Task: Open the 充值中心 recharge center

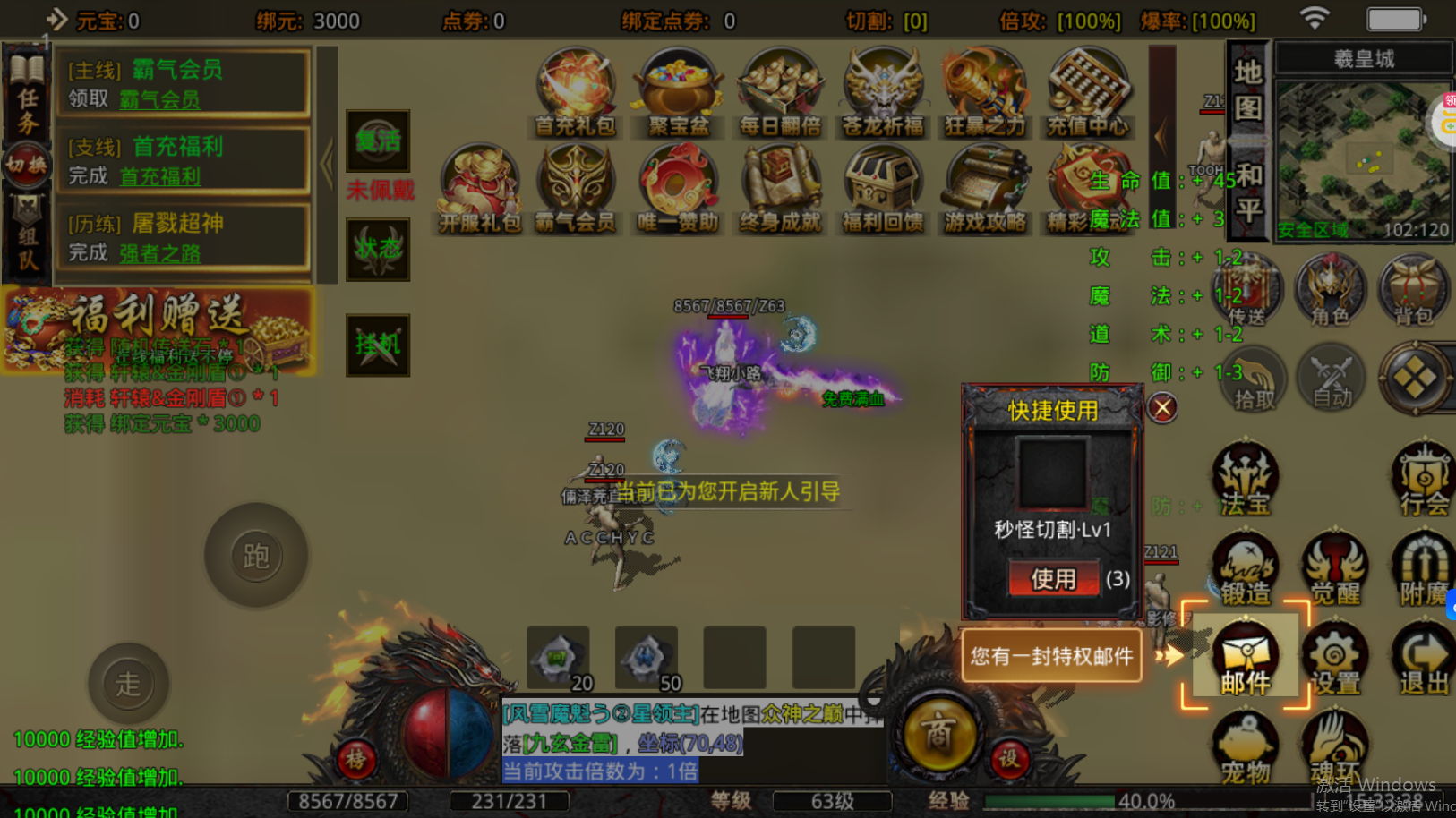Action: (x=1089, y=85)
